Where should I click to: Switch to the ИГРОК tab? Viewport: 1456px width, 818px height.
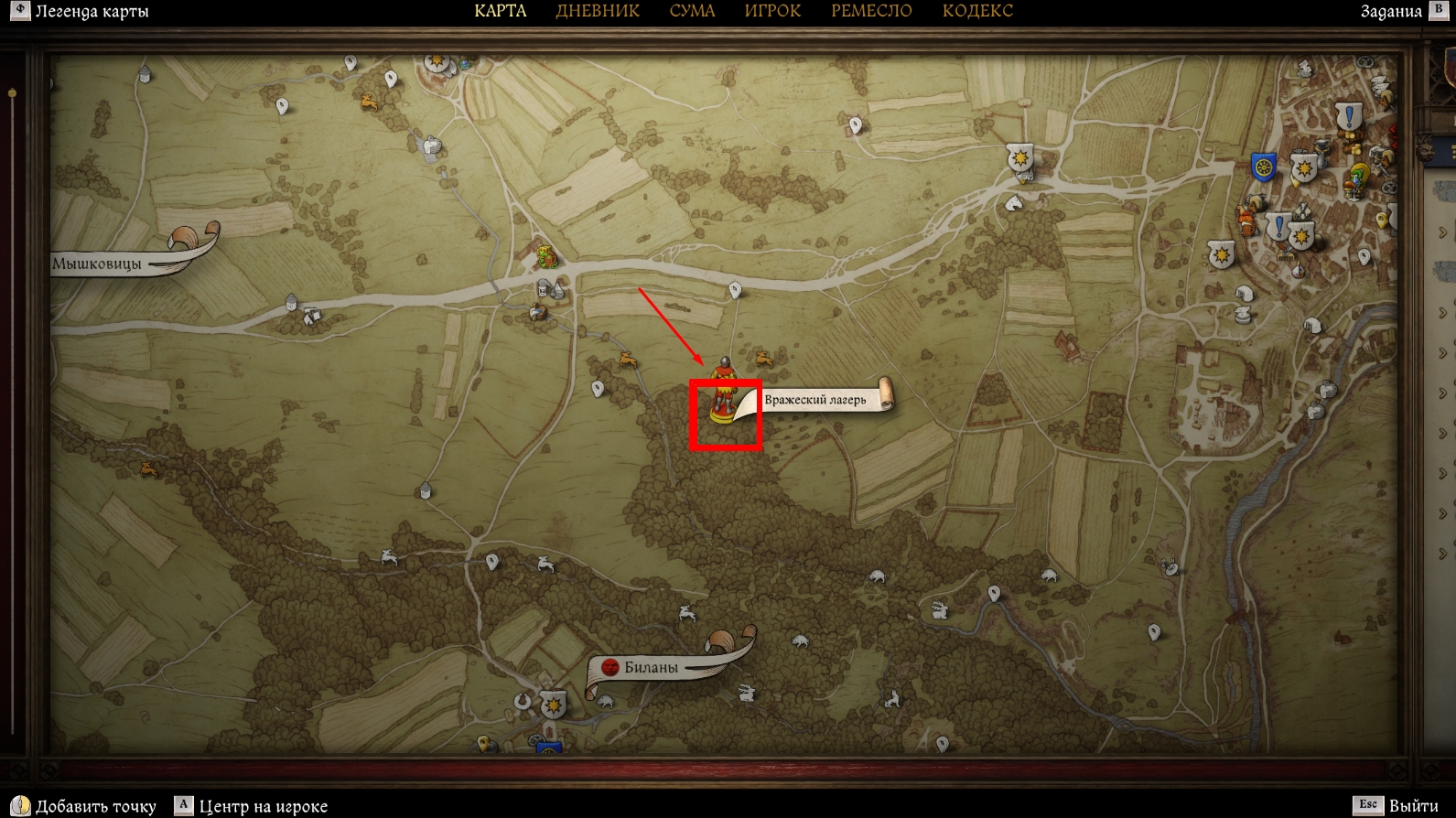click(x=772, y=11)
